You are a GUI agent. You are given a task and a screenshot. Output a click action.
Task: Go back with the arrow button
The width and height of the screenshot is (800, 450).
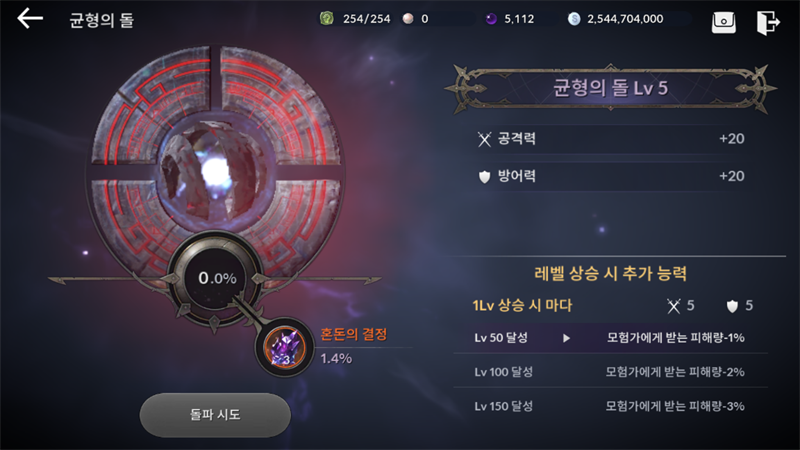click(x=30, y=19)
